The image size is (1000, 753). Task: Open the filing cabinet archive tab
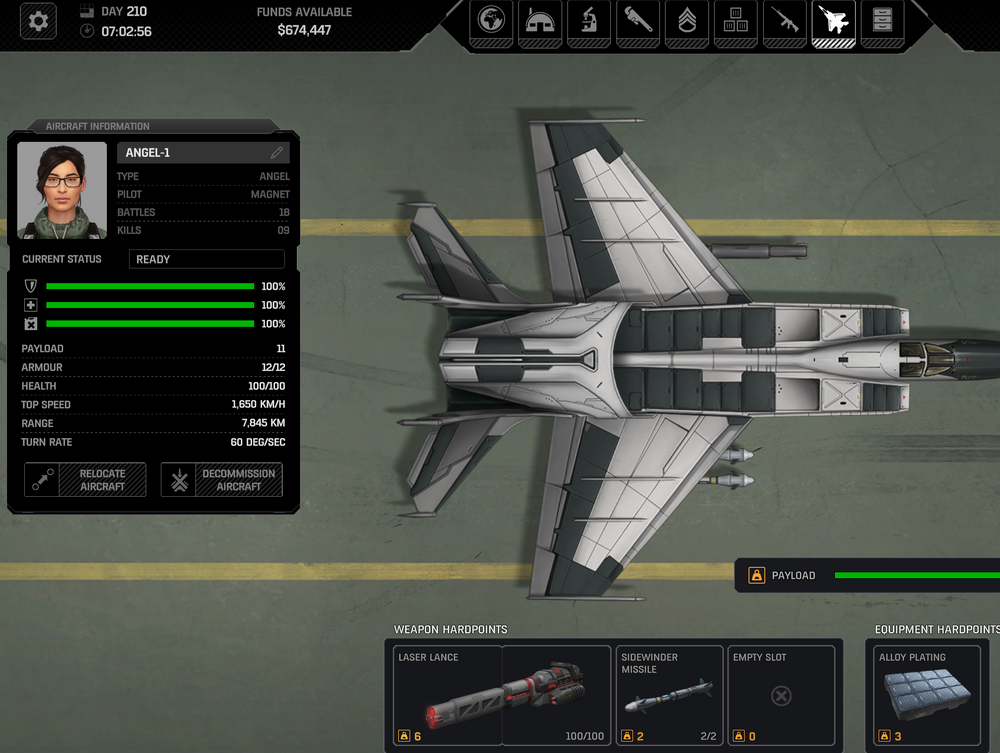(882, 21)
